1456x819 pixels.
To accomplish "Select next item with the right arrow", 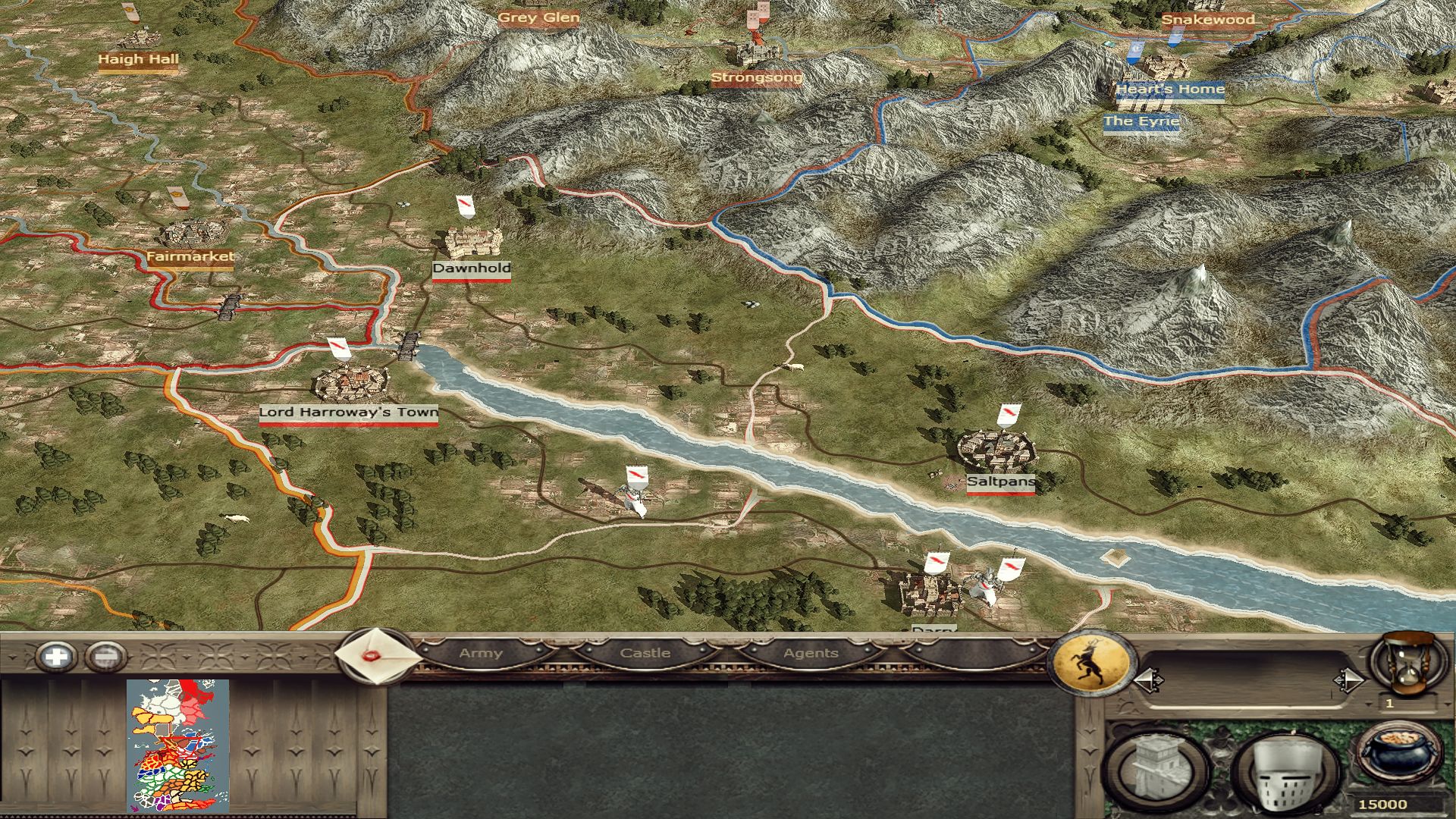I will click(1348, 680).
